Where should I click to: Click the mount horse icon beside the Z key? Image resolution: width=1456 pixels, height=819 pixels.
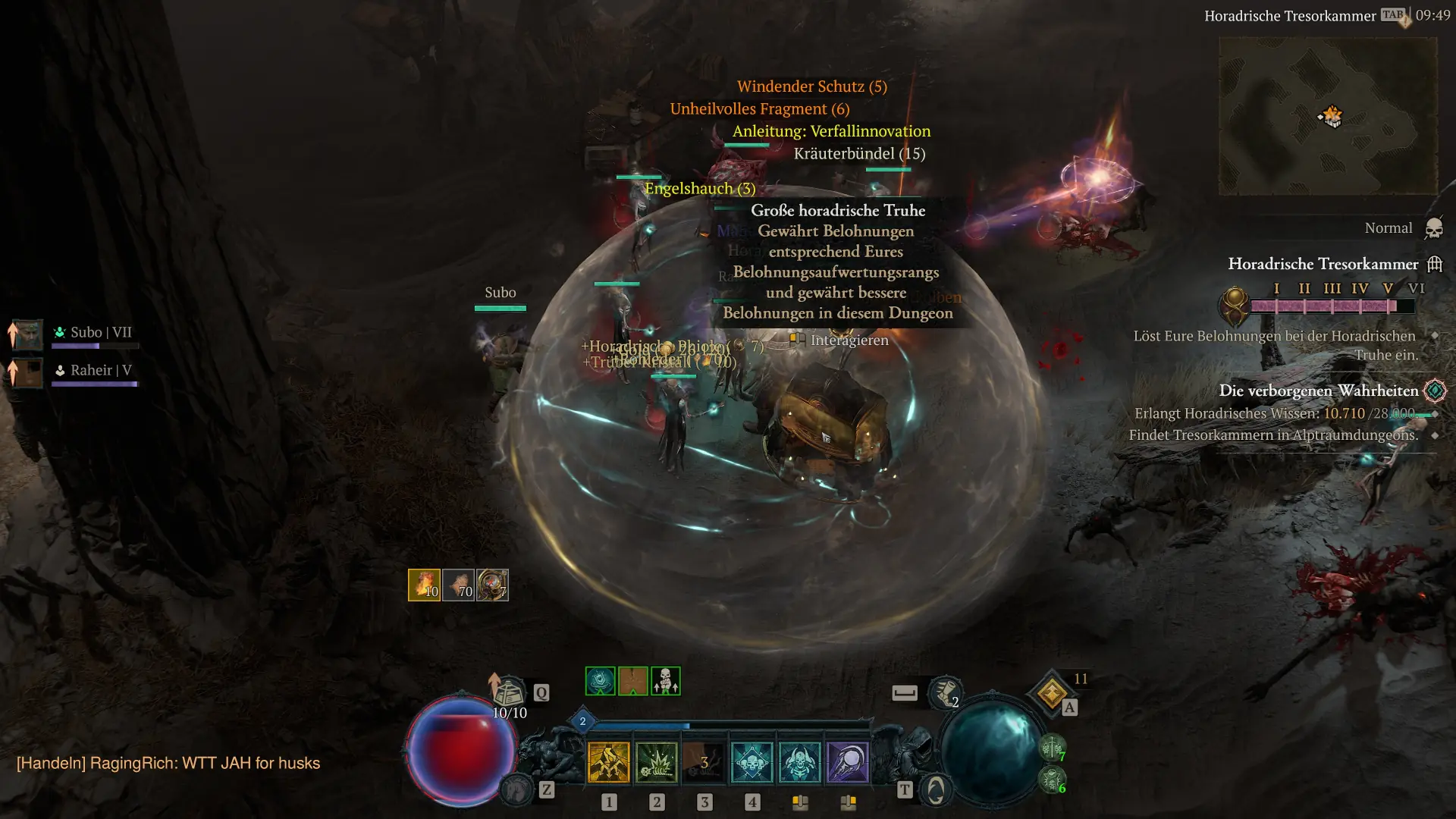[518, 790]
